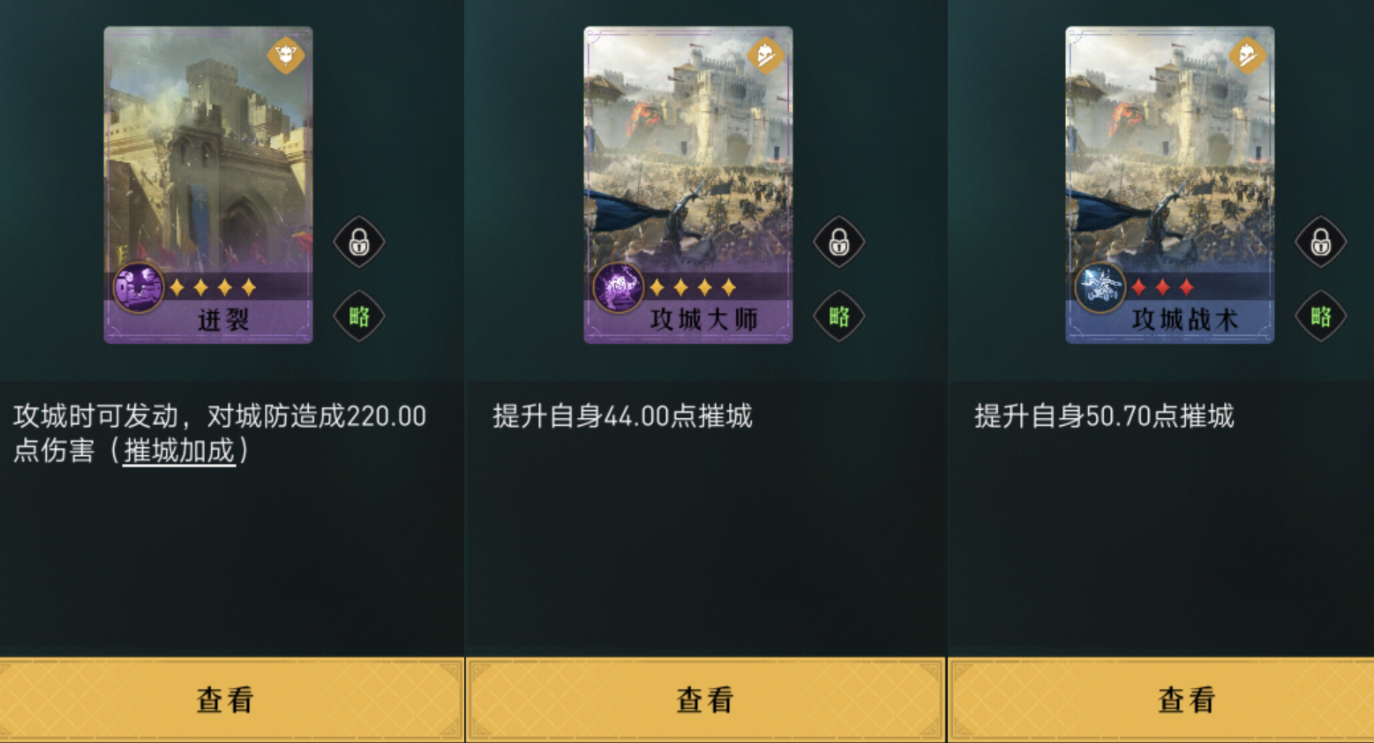This screenshot has width=1374, height=743.
Task: Click the lock icon beside 攻城大师 card
Action: tap(838, 242)
